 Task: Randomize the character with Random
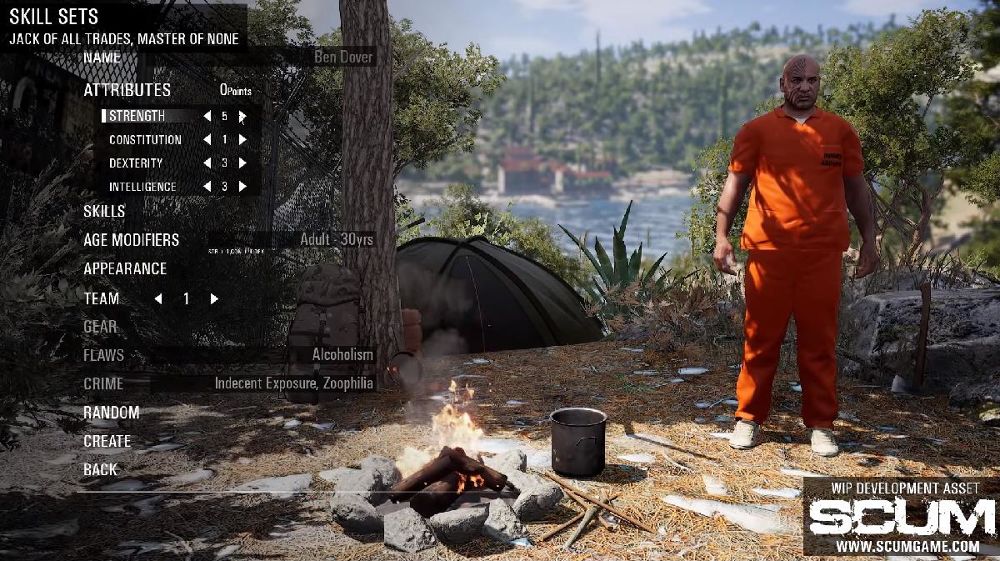(x=111, y=412)
